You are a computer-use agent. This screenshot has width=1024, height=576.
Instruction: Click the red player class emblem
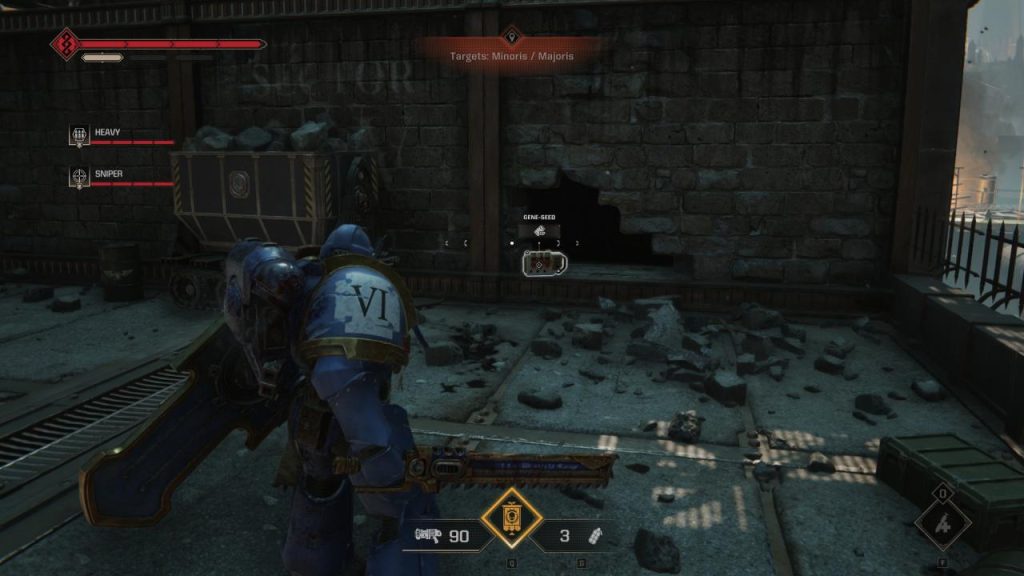click(64, 44)
